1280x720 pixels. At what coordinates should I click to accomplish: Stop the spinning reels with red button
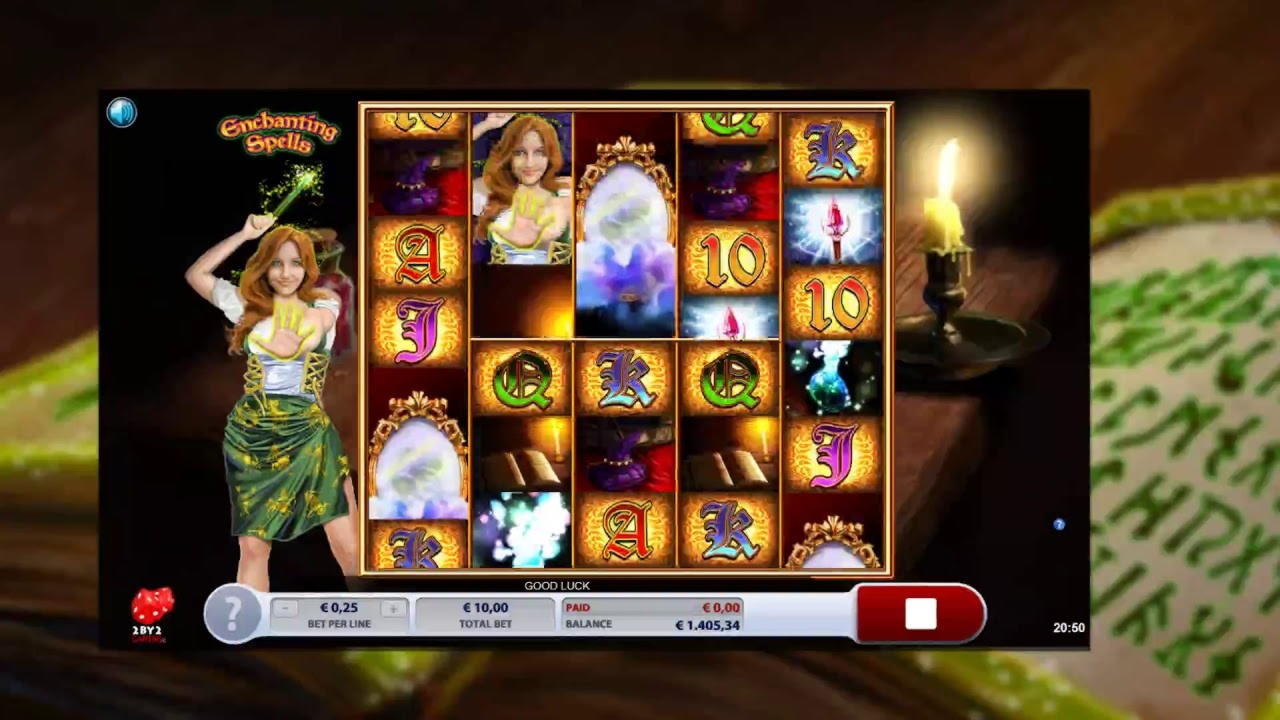(x=920, y=614)
